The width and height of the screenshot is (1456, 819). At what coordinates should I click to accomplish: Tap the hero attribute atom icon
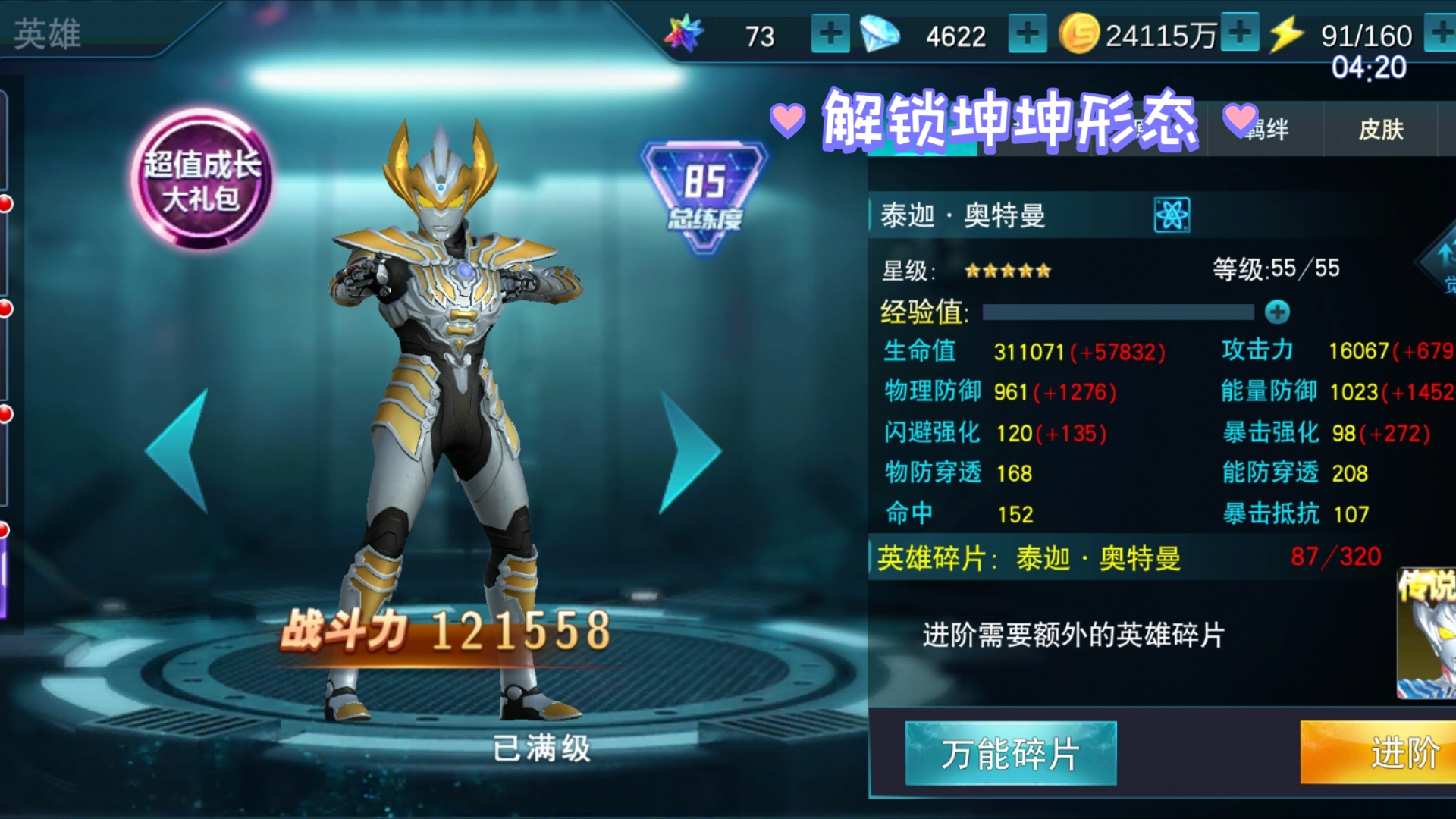1172,215
